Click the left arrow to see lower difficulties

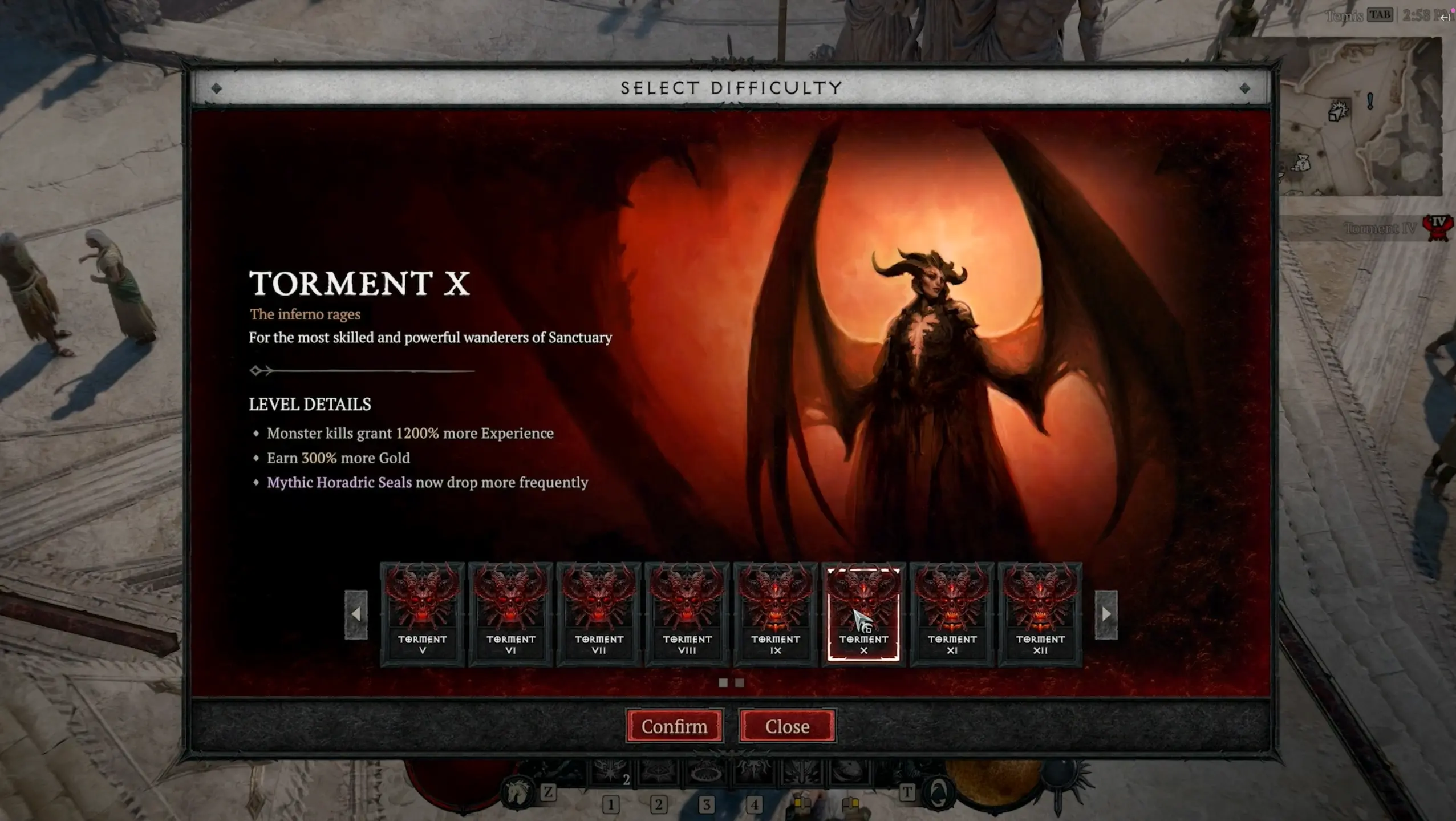click(356, 613)
